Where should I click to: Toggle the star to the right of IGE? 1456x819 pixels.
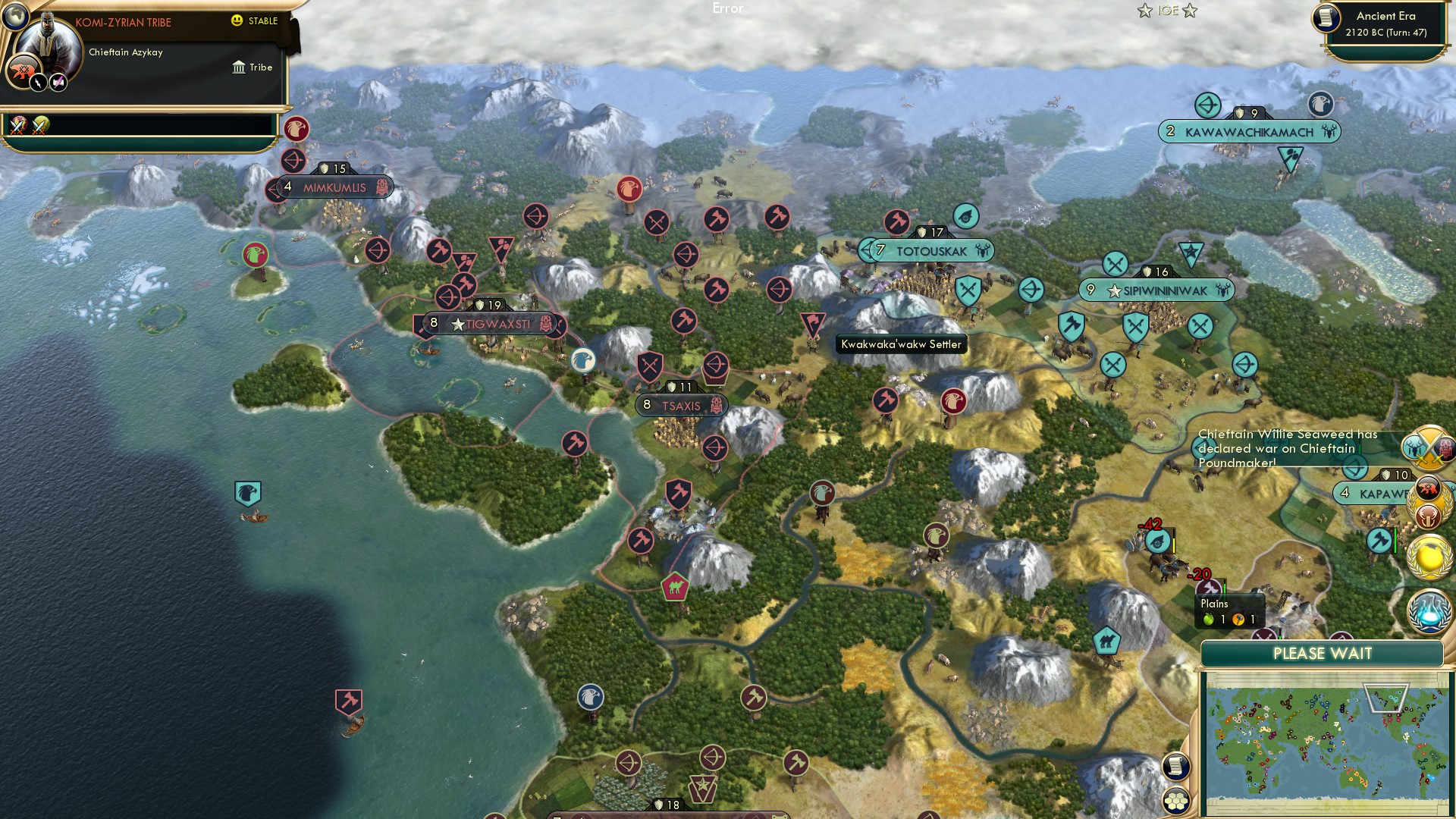coord(1191,10)
